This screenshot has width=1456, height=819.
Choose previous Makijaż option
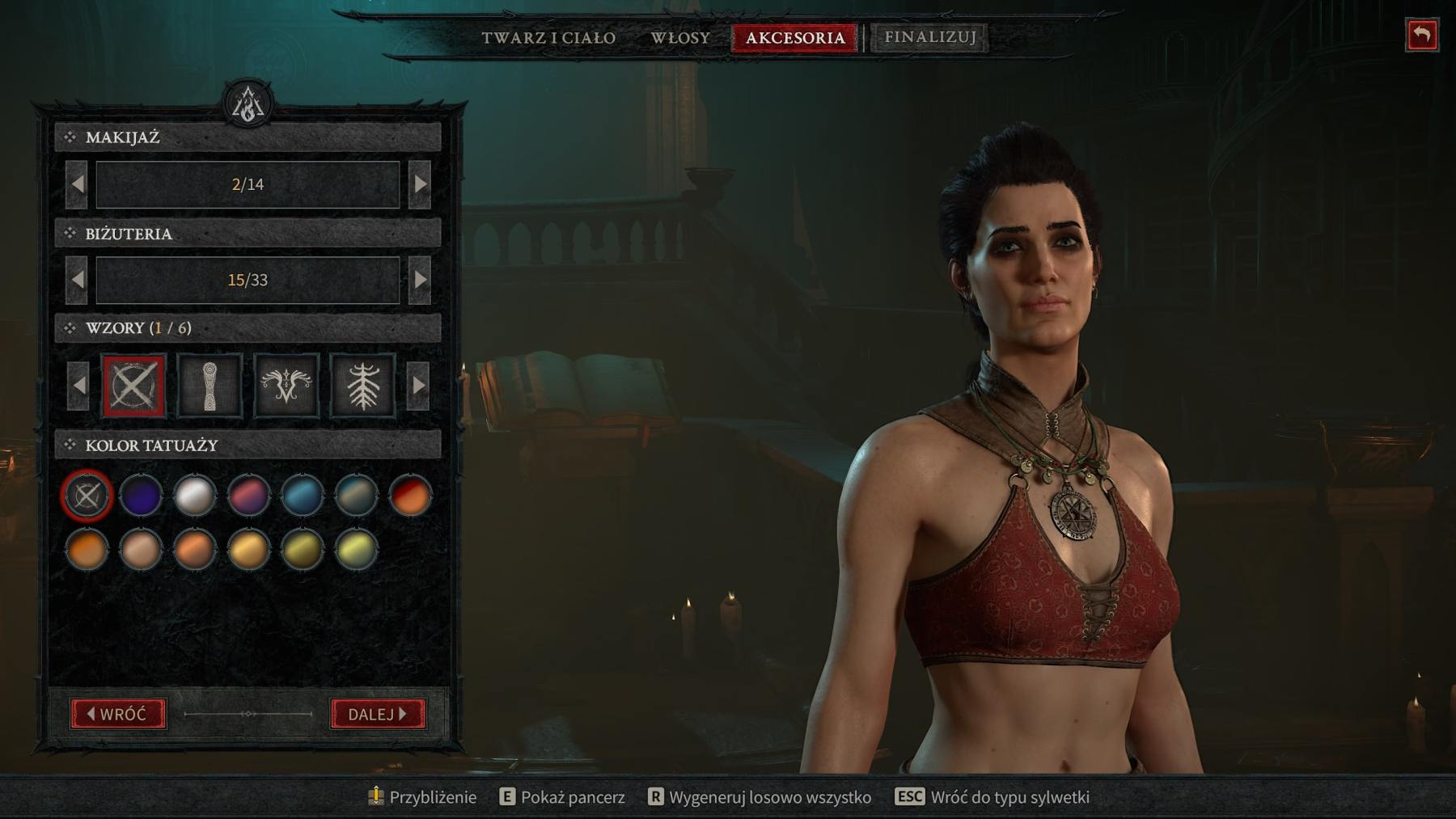click(x=77, y=184)
